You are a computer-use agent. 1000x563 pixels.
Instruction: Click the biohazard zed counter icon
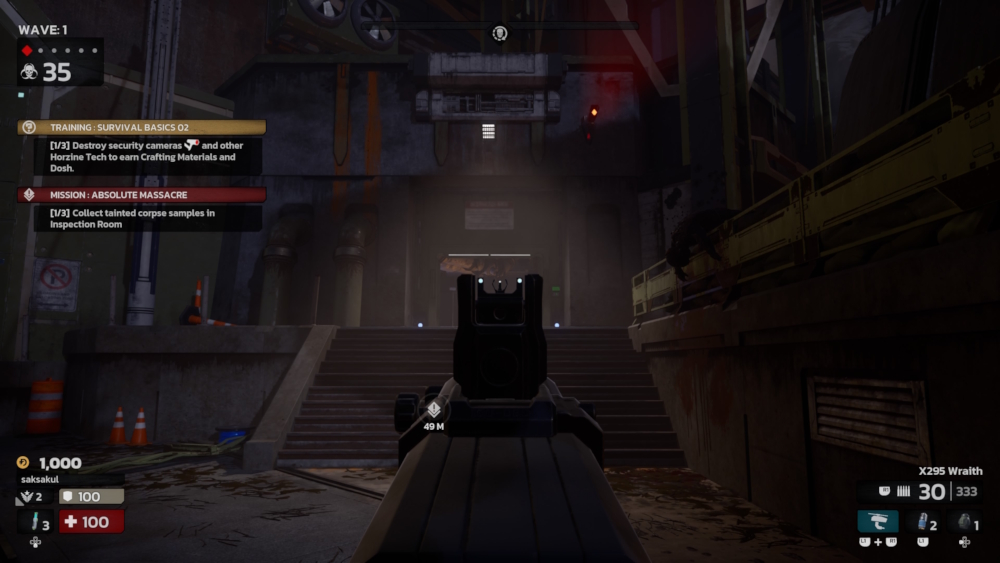29,72
